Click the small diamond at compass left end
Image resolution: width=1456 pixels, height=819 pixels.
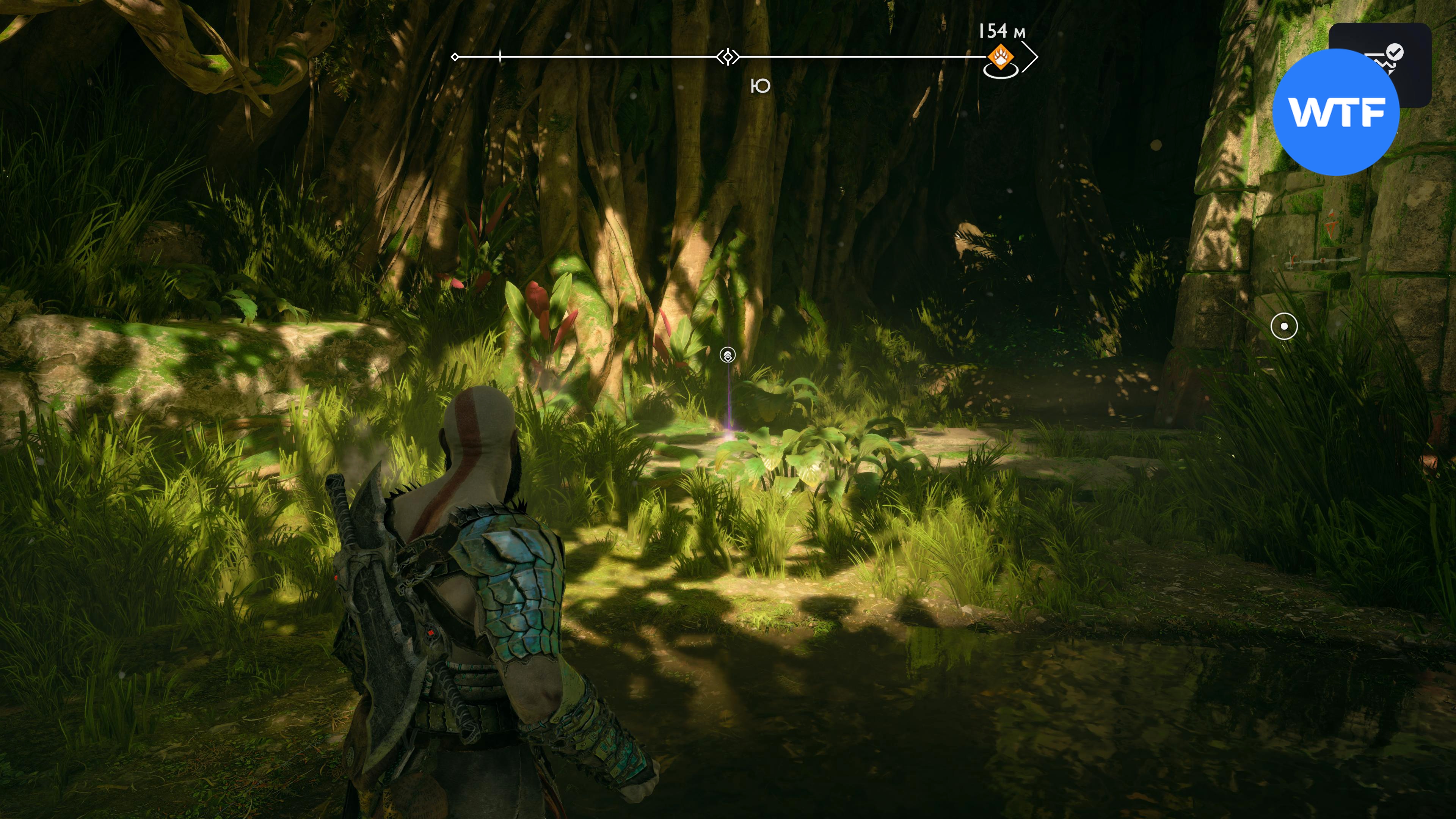click(455, 57)
